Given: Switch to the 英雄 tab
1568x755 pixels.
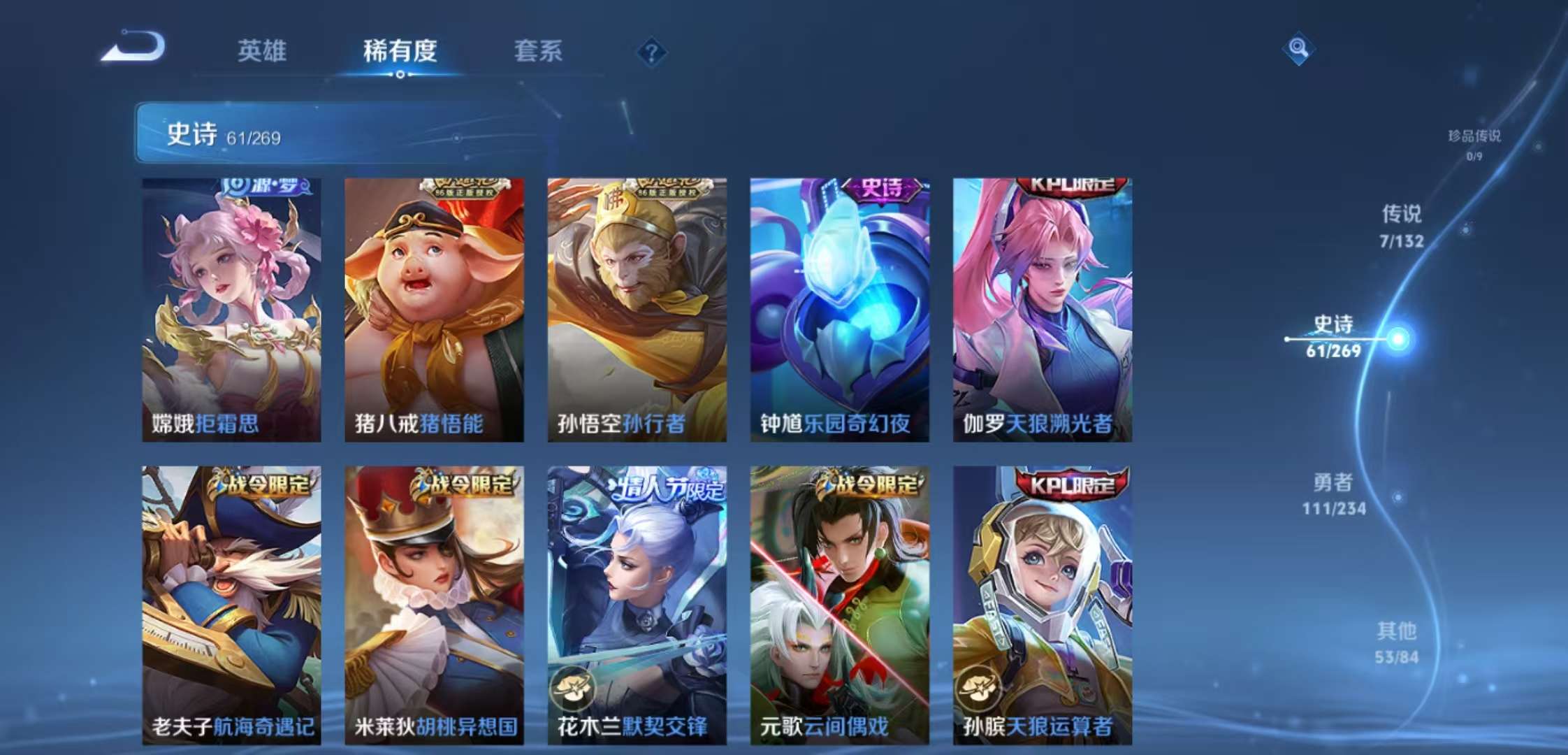Looking at the screenshot, I should click(262, 52).
